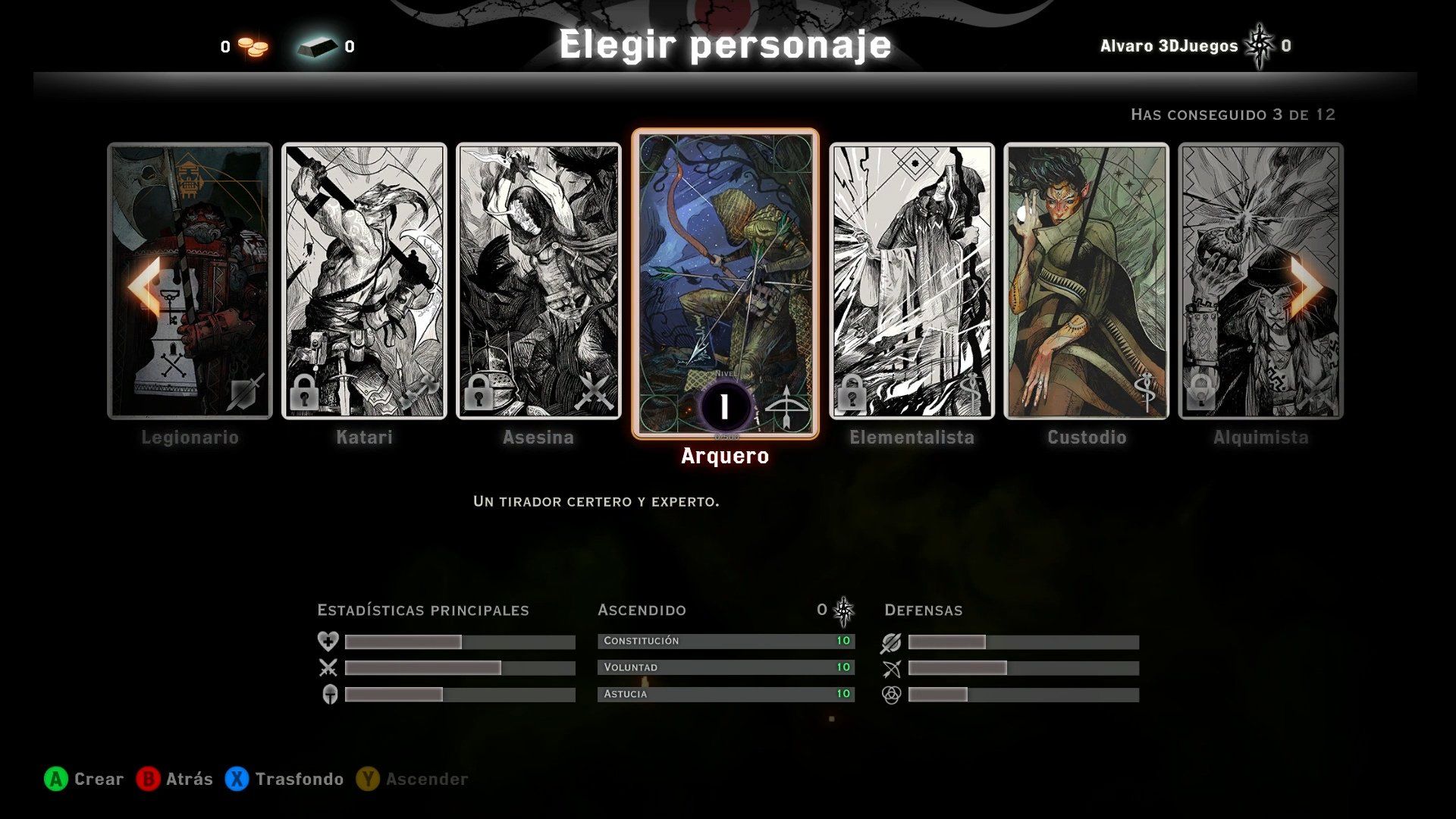Click the bow and arrow icon on Arquero card

point(787,406)
